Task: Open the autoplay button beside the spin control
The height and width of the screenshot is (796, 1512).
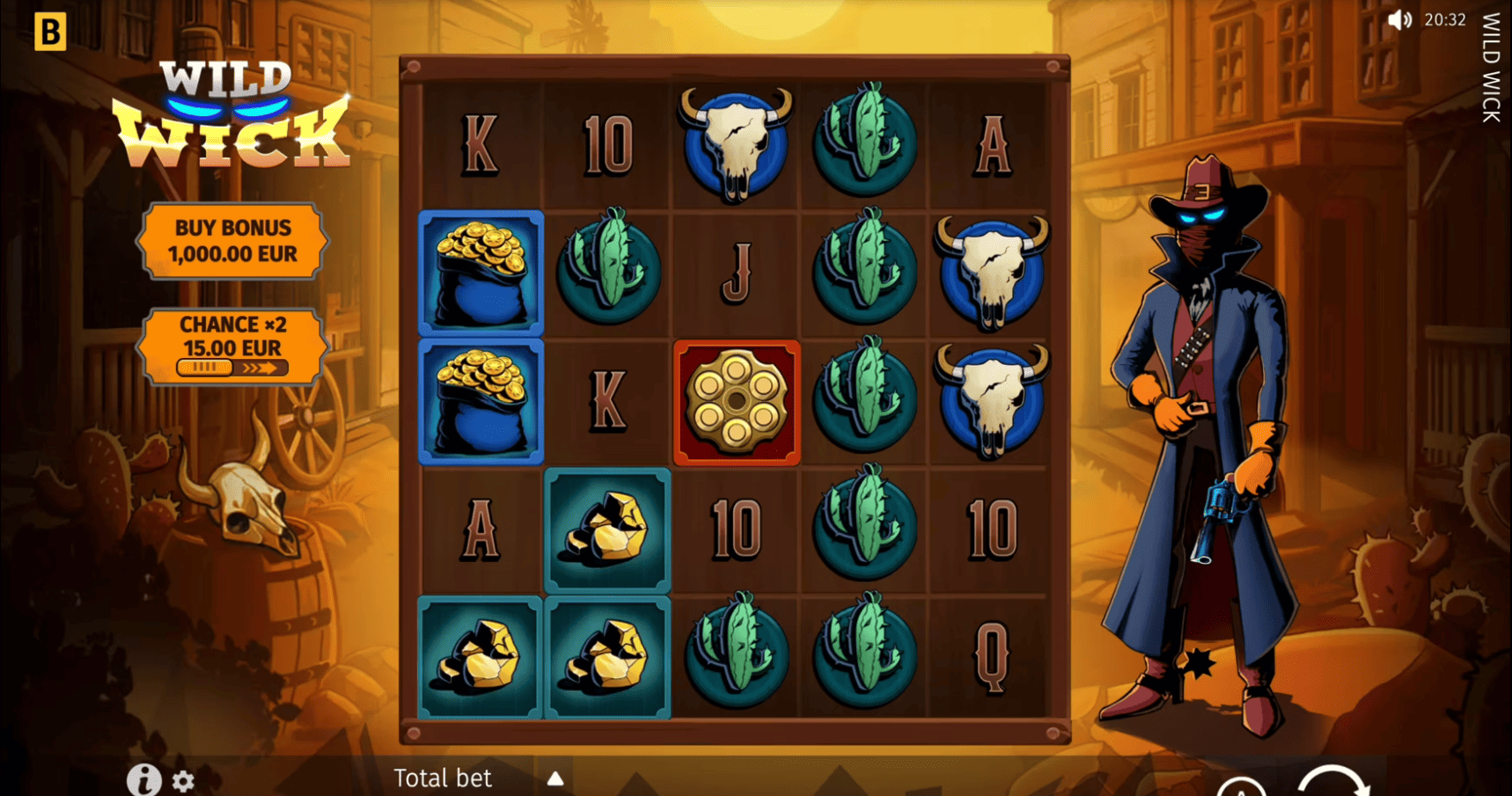Action: click(1241, 788)
